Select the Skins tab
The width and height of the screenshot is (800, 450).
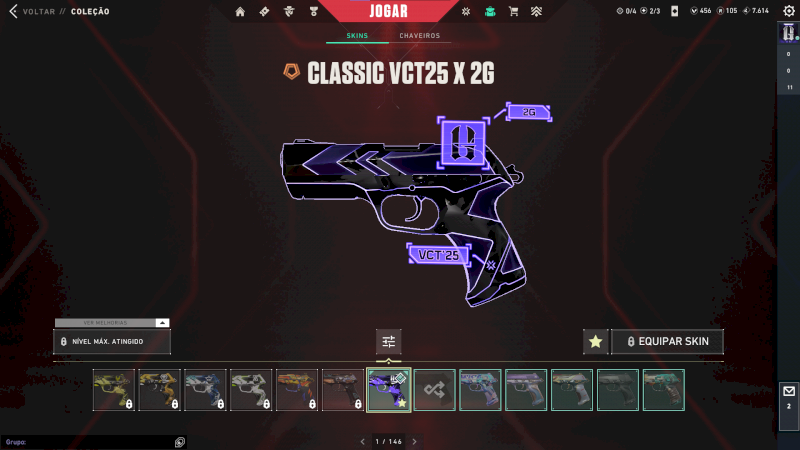point(357,36)
